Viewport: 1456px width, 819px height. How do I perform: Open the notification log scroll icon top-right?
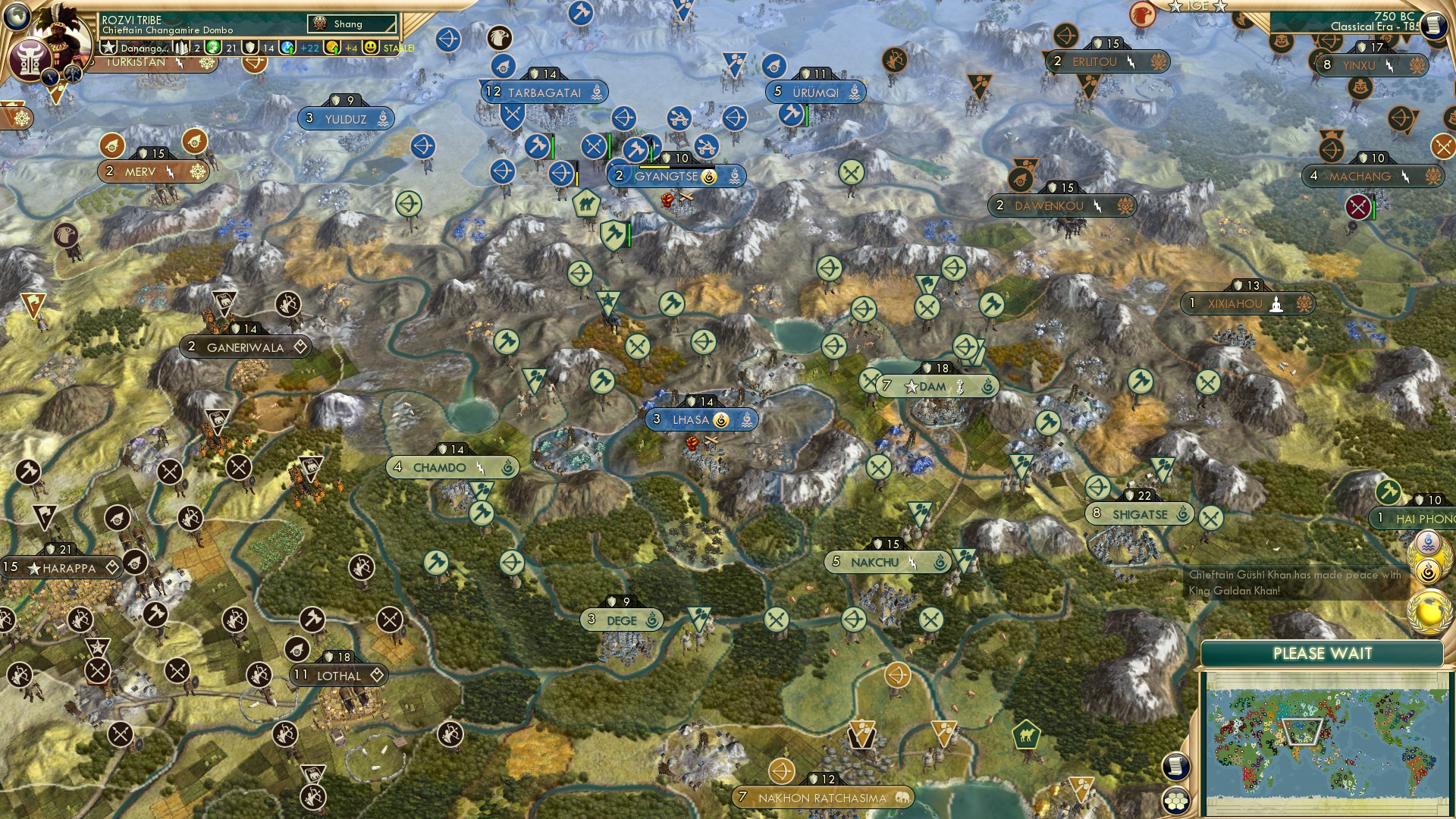point(1432,24)
